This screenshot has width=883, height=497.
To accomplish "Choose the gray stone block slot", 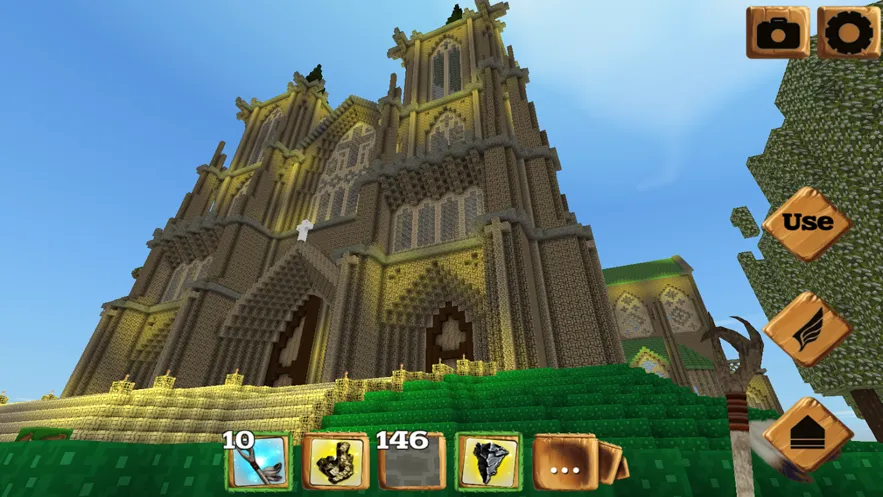I will click(x=412, y=462).
